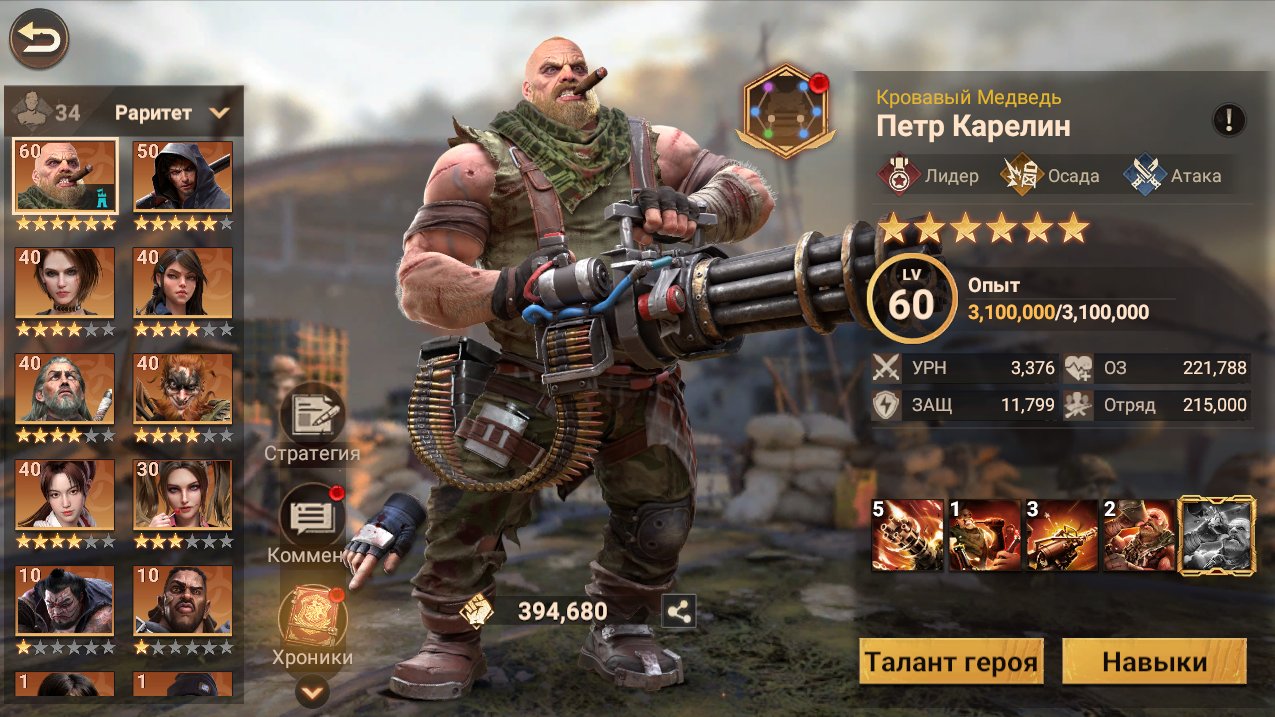Open the Хроники book
This screenshot has width=1275, height=717.
tap(312, 617)
